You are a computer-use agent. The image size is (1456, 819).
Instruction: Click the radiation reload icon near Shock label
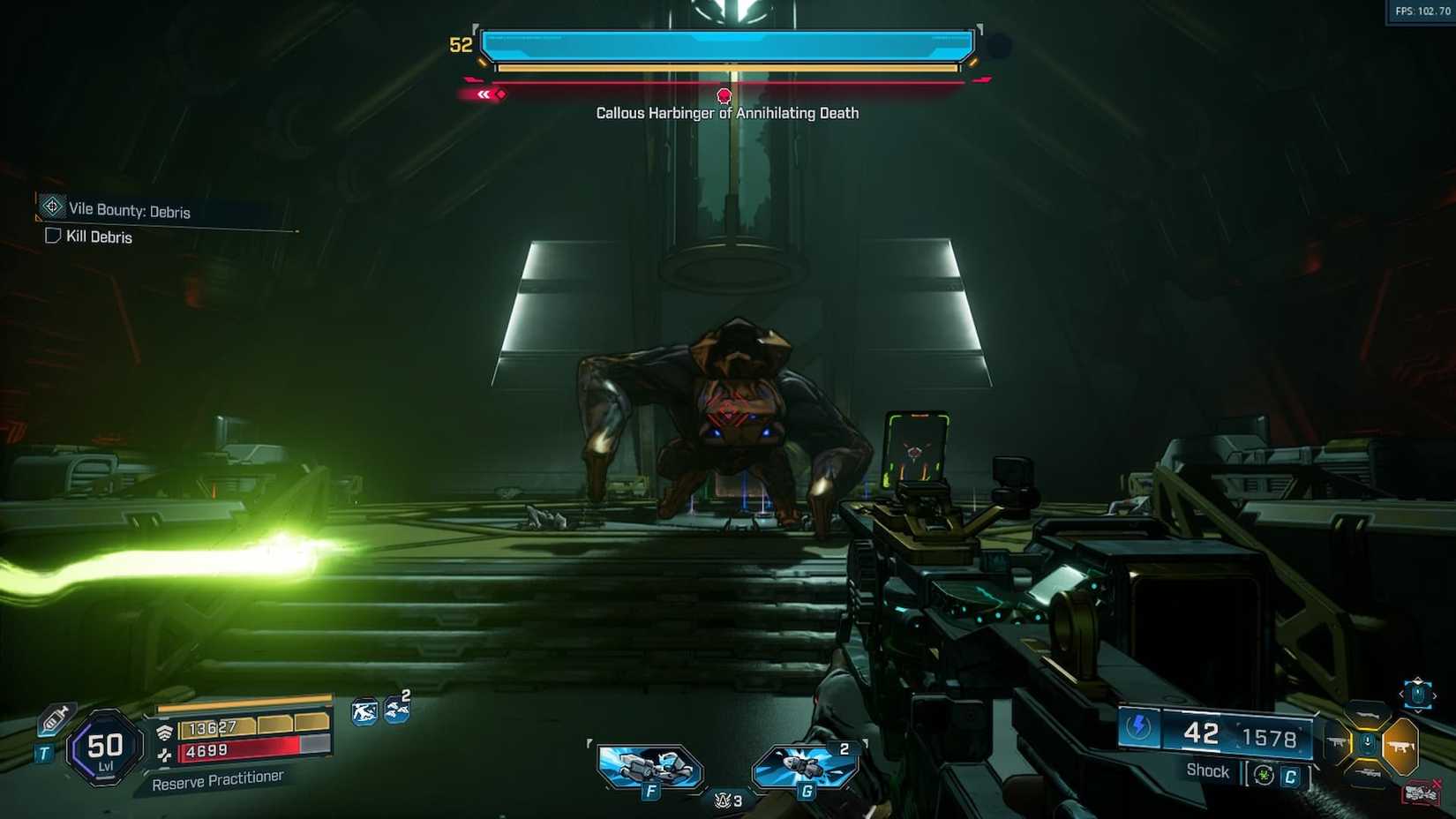(x=1264, y=776)
